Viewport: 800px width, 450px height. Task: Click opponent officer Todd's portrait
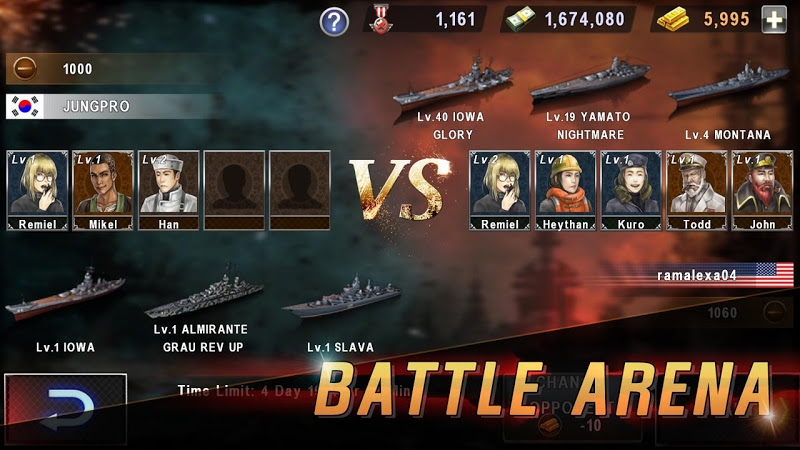697,188
